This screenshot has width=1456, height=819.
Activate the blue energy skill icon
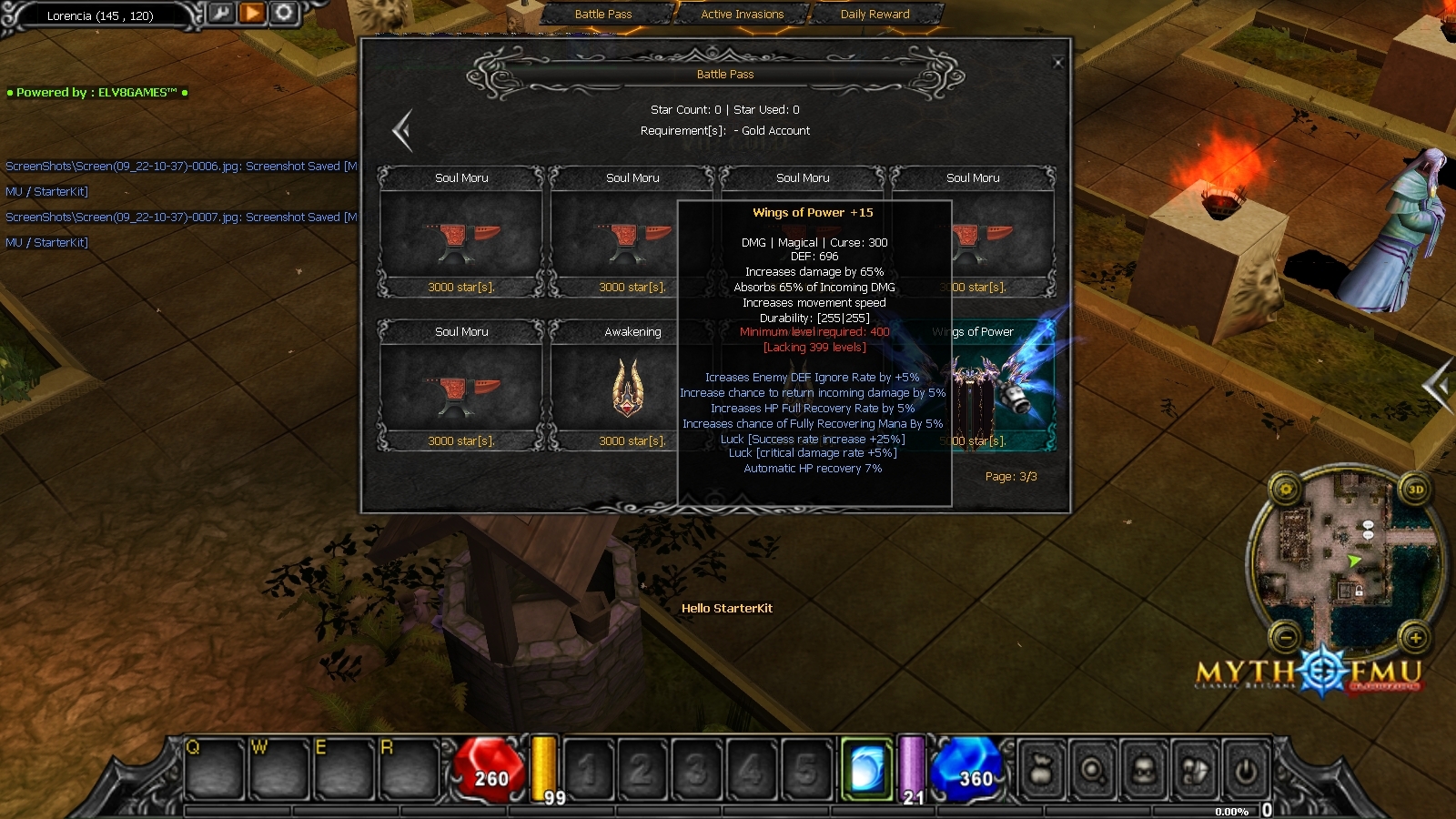[x=866, y=770]
